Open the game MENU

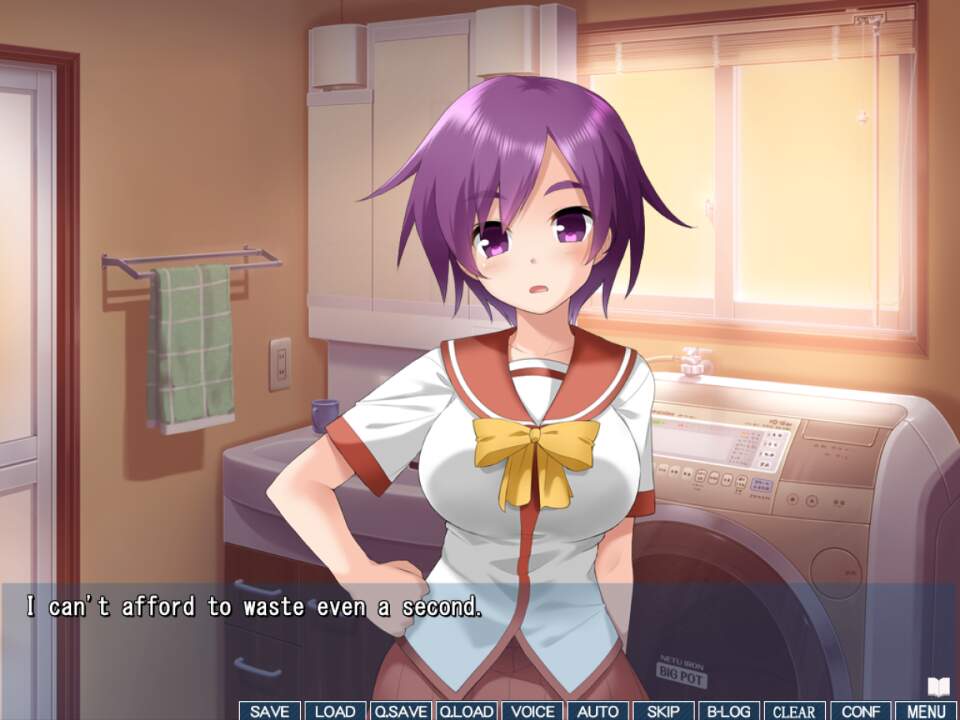(x=926, y=711)
